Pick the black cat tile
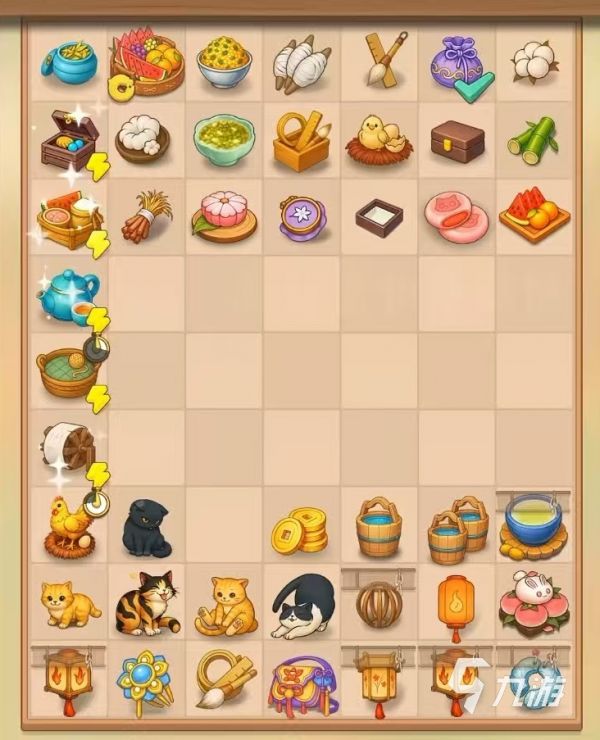The height and width of the screenshot is (740, 600). (145, 527)
